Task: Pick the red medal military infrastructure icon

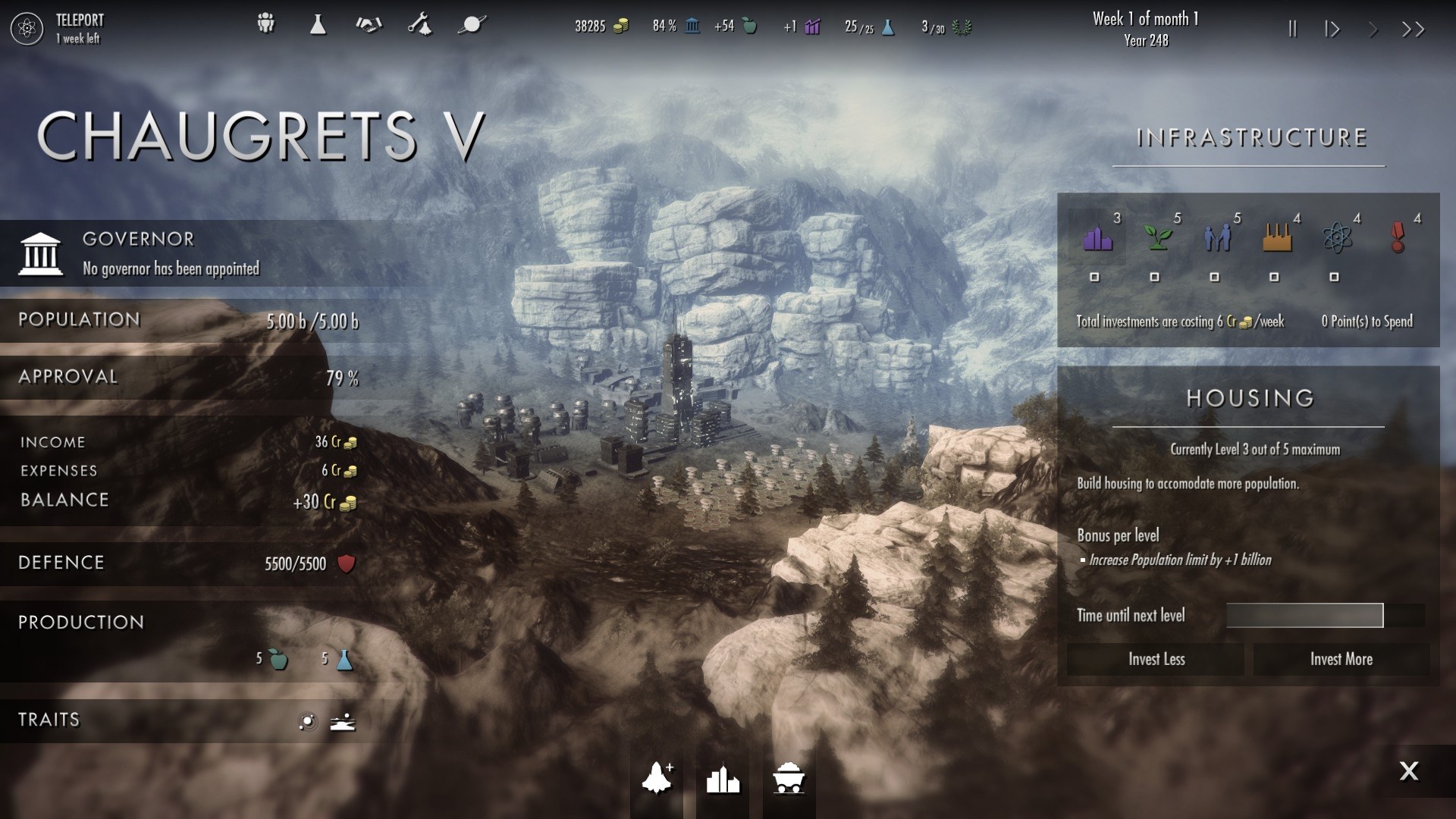Action: click(1398, 237)
